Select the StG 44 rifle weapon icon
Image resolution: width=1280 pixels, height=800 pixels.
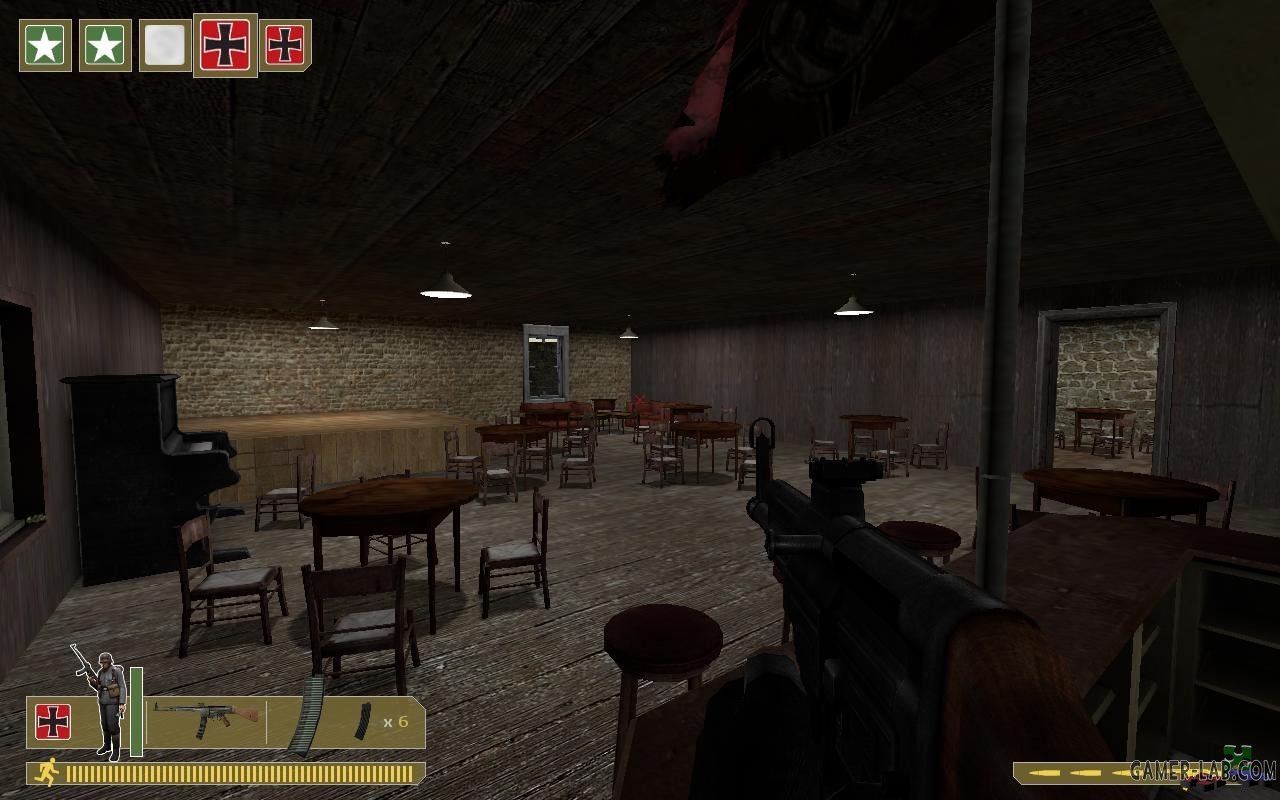click(206, 719)
